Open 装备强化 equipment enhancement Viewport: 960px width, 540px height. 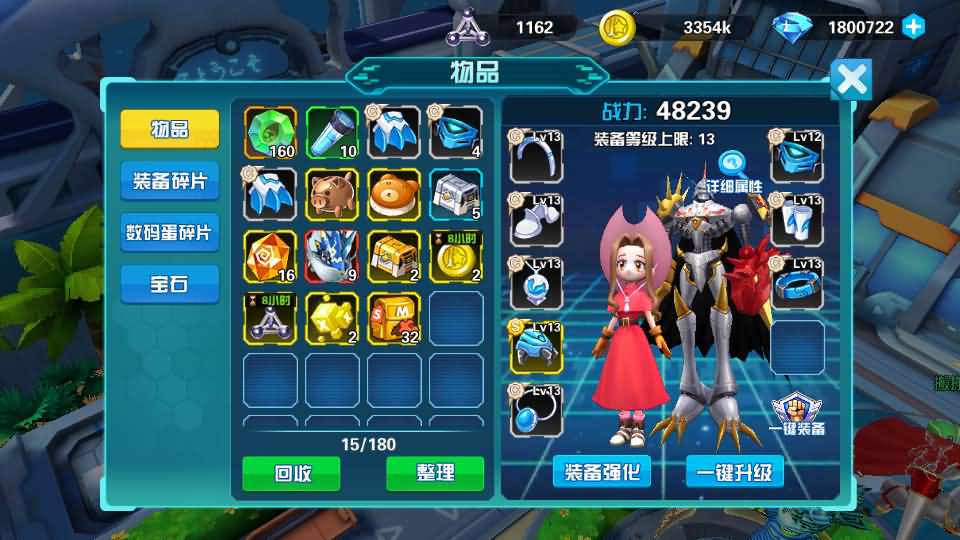click(602, 471)
